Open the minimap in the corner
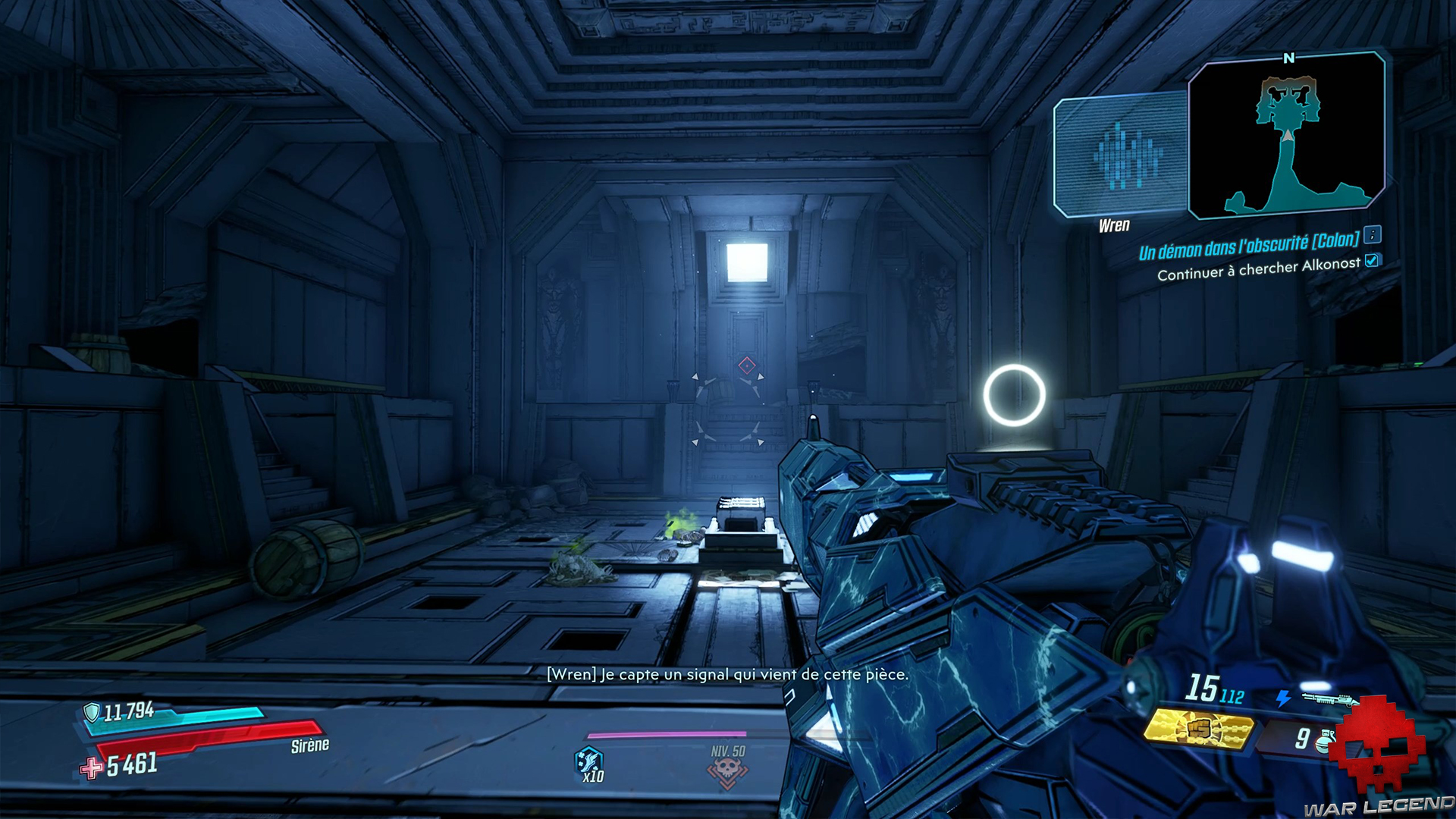1456x819 pixels. pyautogui.click(x=1286, y=136)
